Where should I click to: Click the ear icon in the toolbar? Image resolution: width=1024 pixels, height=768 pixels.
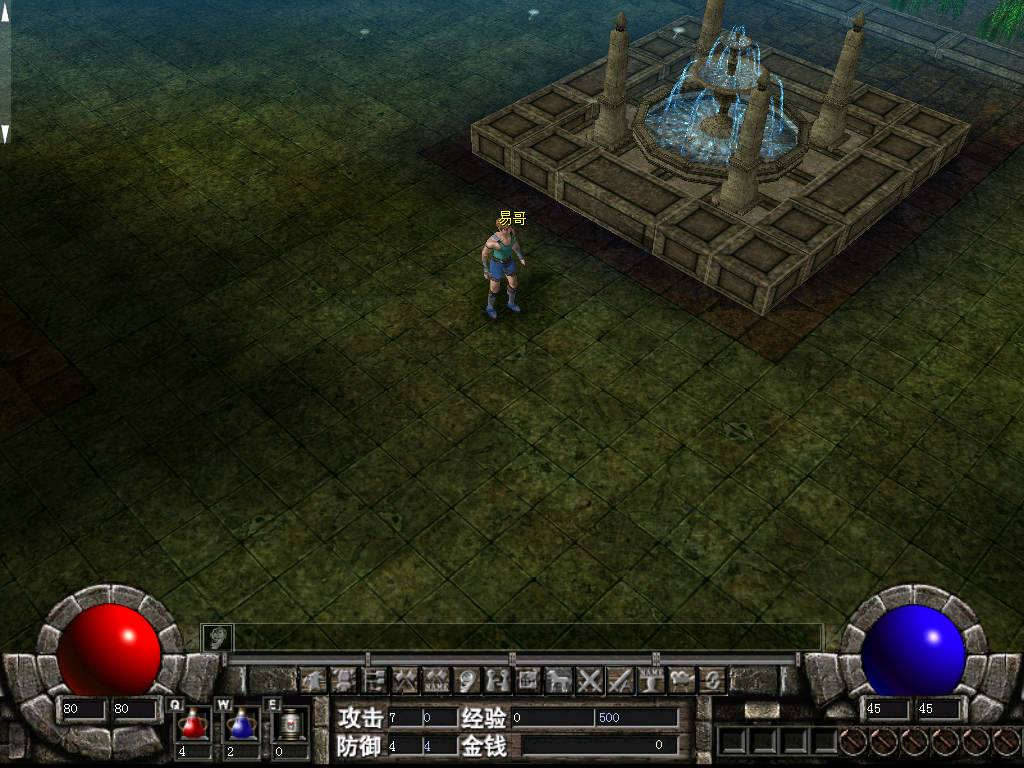pos(467,681)
